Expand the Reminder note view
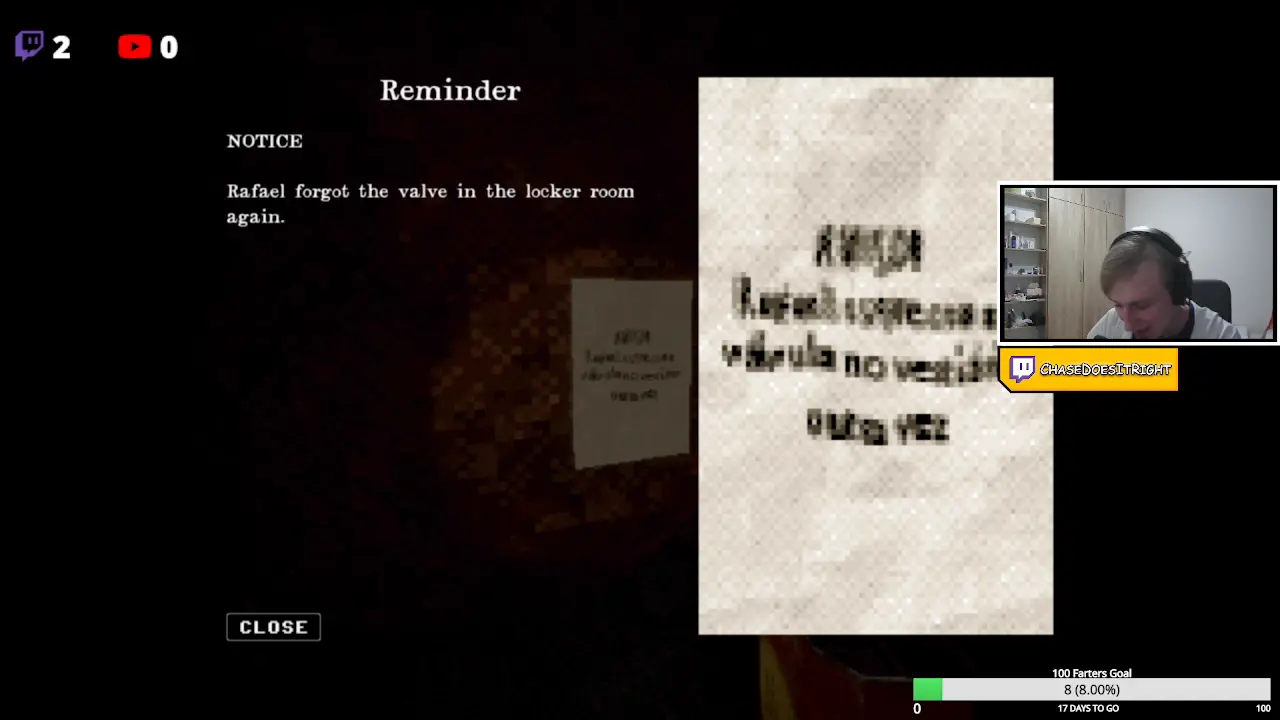This screenshot has height=720, width=1280. click(450, 90)
